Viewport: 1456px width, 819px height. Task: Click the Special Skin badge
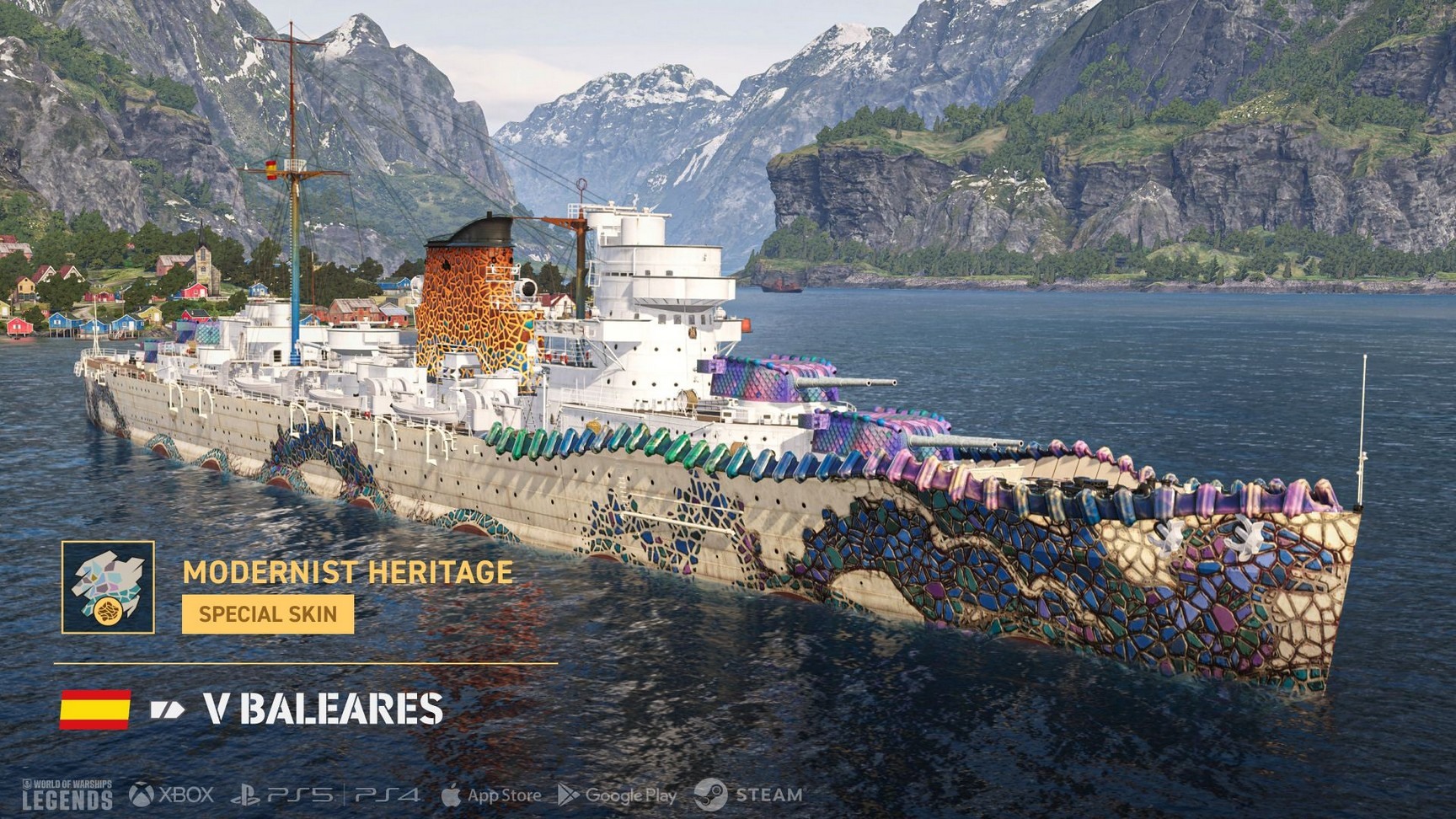pyautogui.click(x=268, y=613)
